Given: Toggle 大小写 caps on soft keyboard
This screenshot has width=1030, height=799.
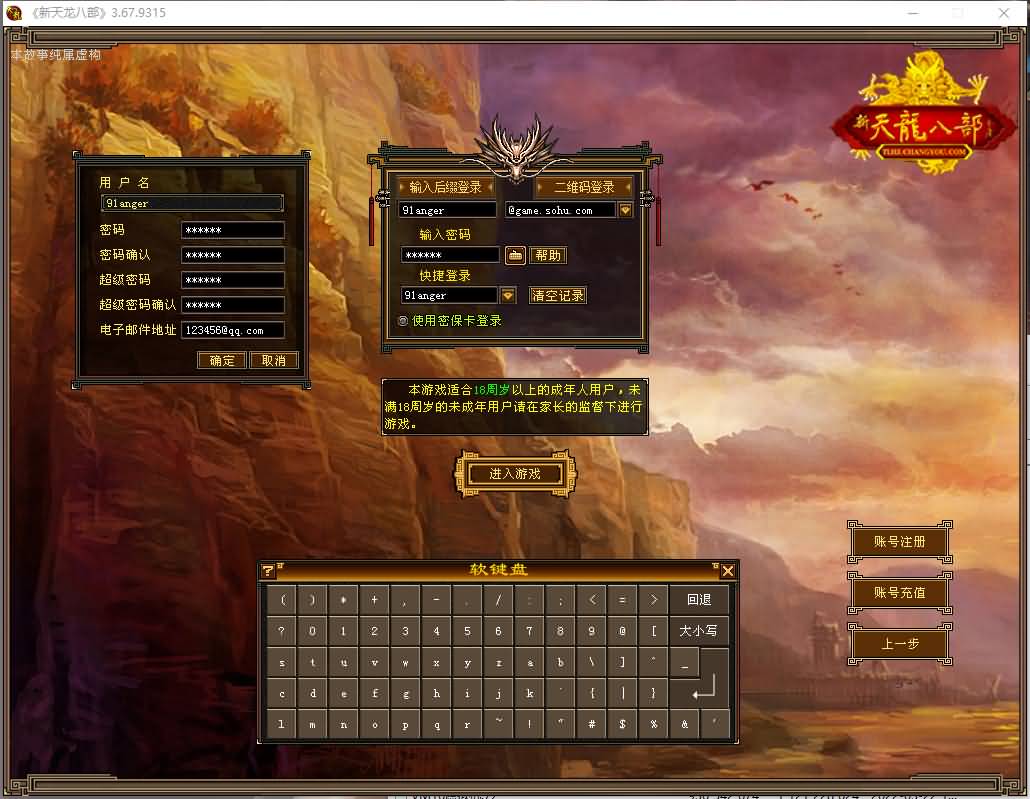Looking at the screenshot, I should tap(699, 631).
